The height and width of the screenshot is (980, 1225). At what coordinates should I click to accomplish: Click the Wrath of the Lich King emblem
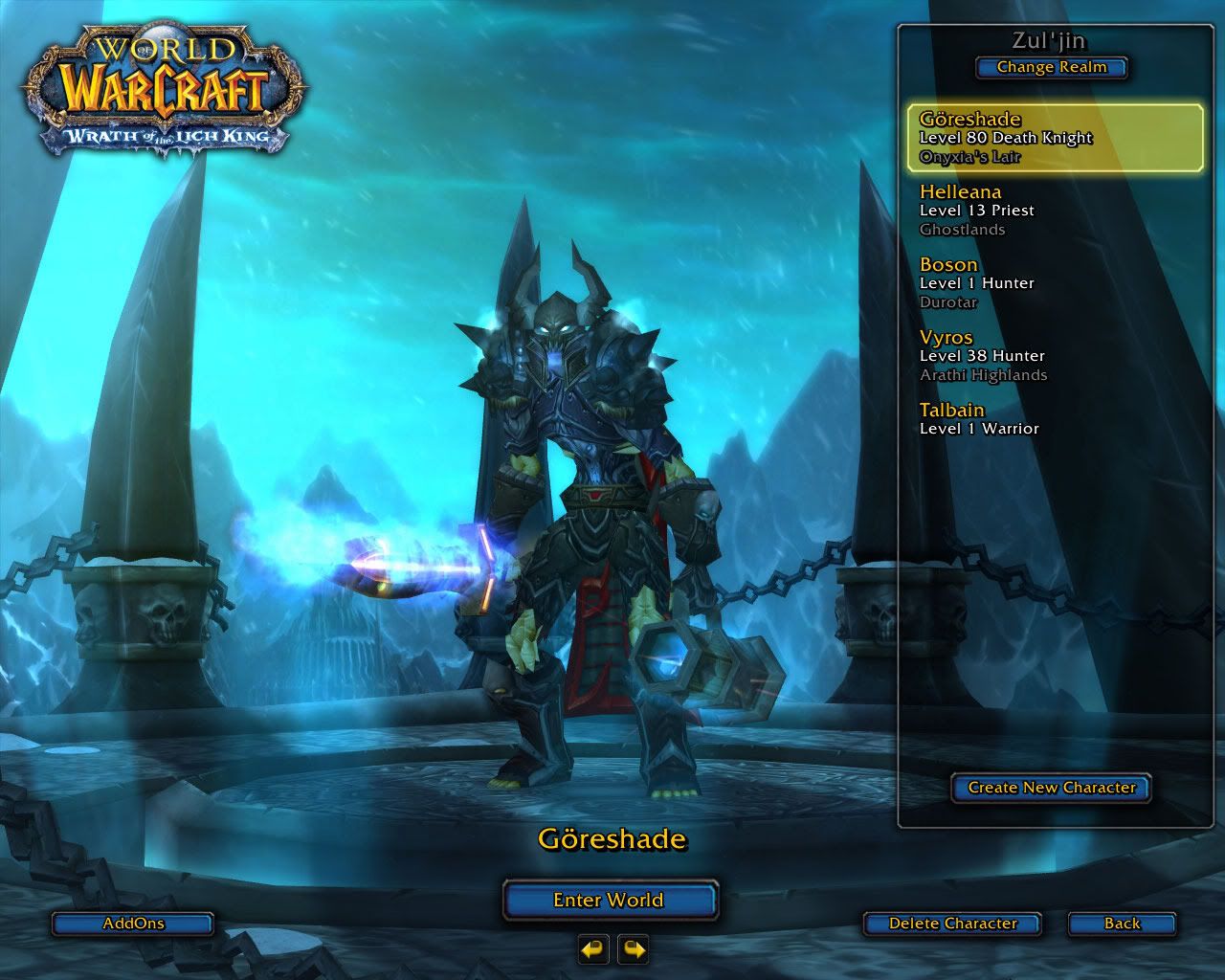pyautogui.click(x=172, y=137)
